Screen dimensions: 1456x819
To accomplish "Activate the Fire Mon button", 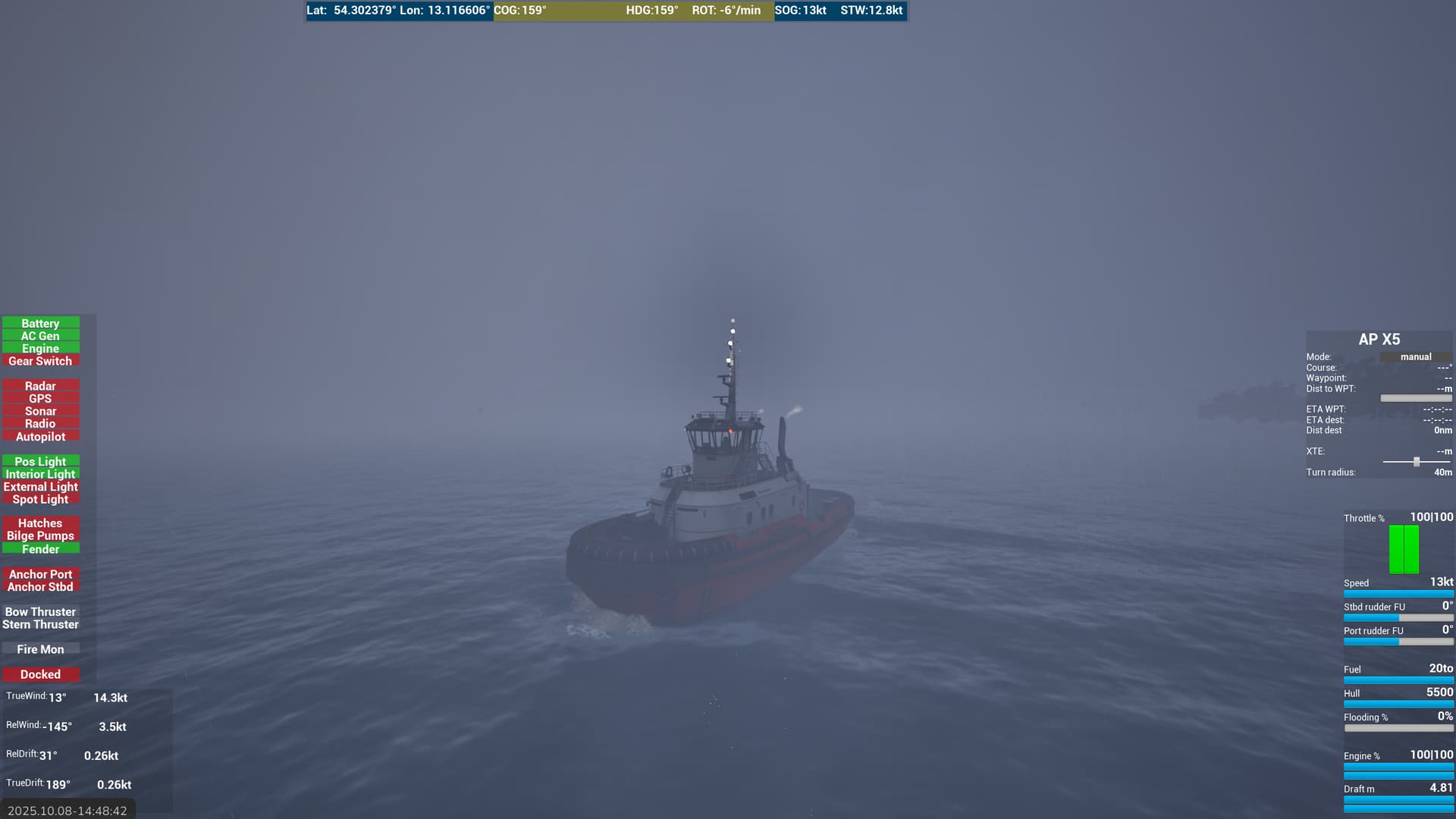I will tap(40, 649).
